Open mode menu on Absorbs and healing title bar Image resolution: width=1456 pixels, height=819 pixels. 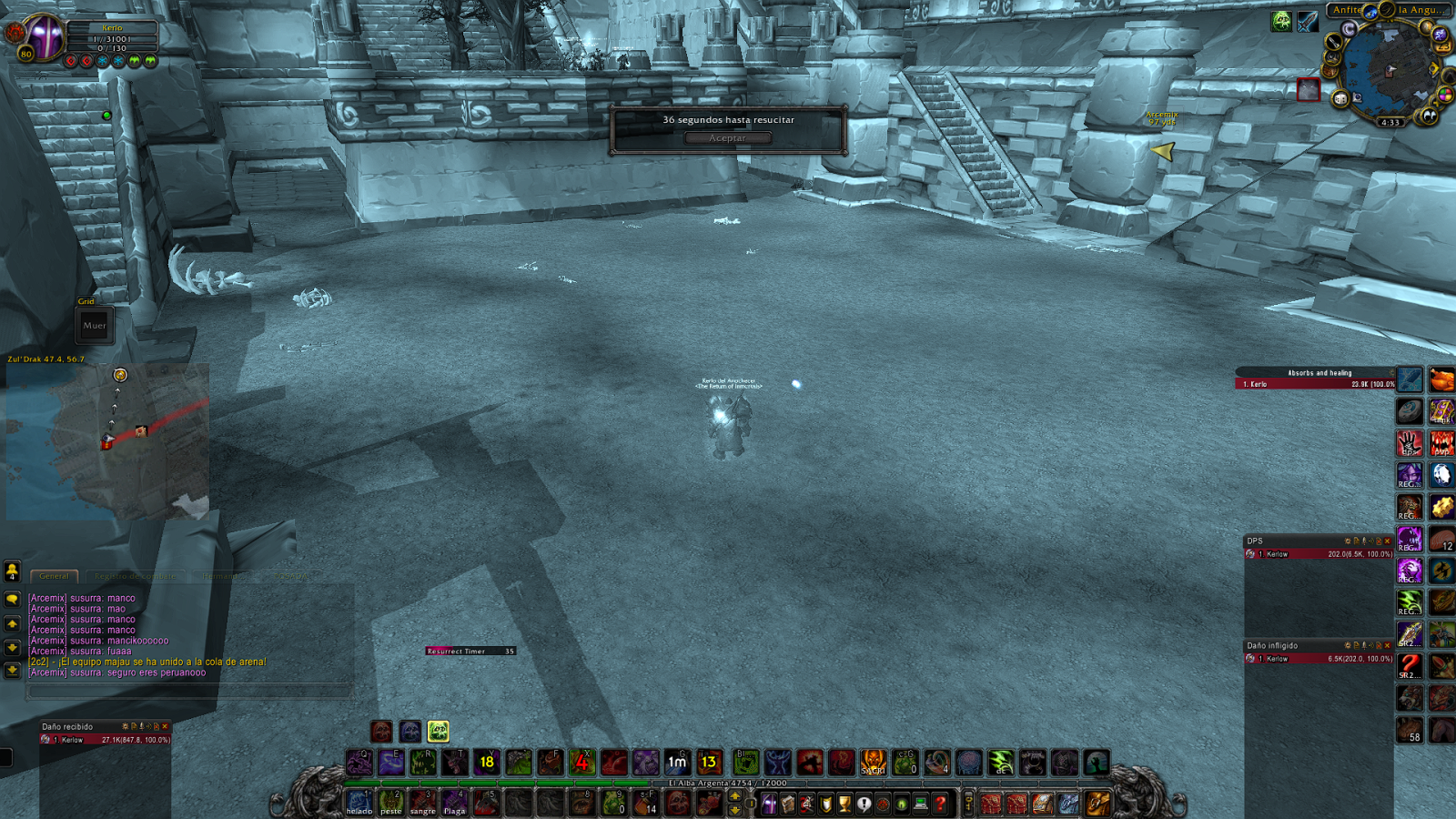tap(1390, 372)
